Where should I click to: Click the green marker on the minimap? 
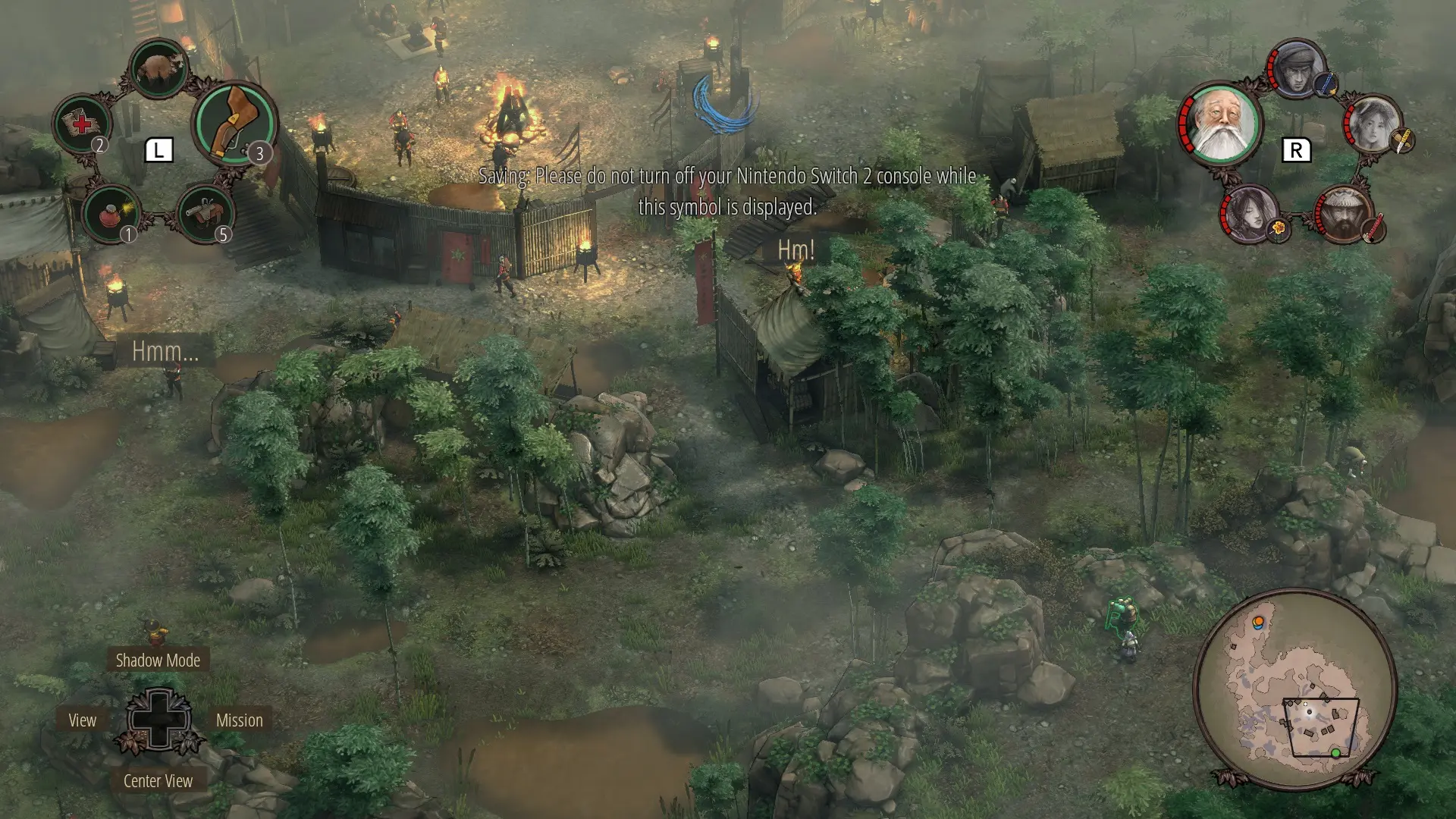1336,754
